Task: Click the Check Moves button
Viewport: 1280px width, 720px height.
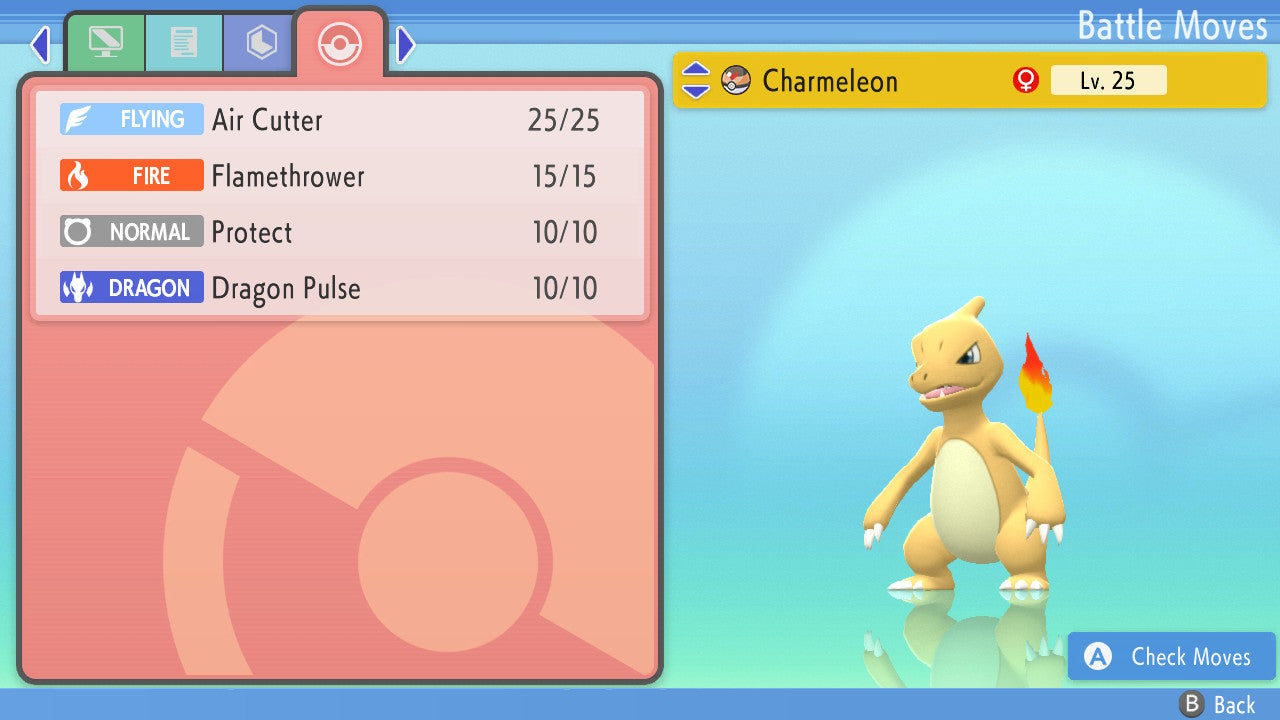Action: tap(1171, 656)
